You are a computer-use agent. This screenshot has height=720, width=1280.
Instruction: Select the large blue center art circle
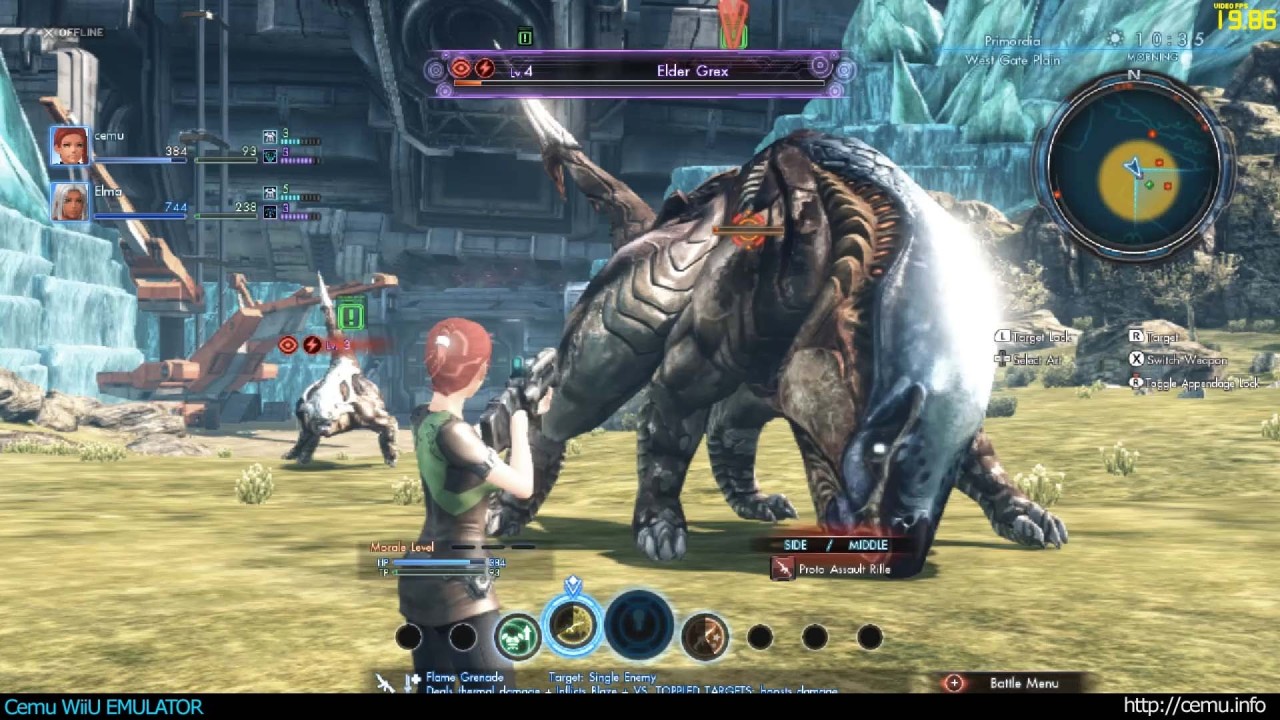coord(640,626)
